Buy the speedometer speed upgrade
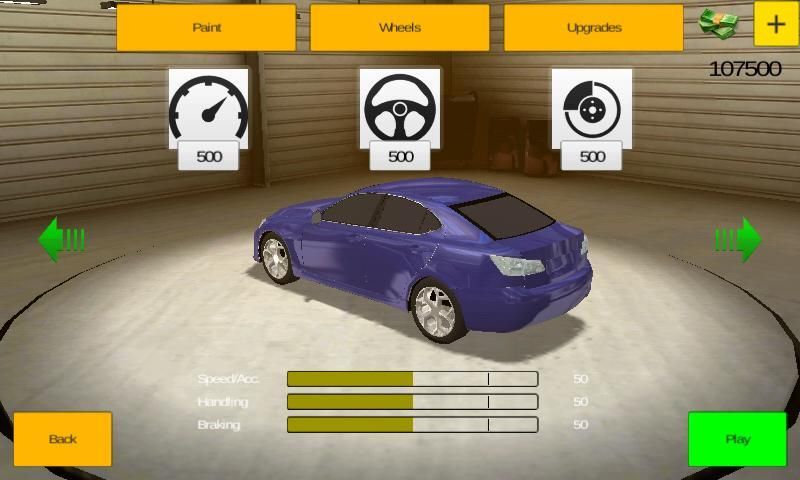800x480 pixels. point(208,119)
